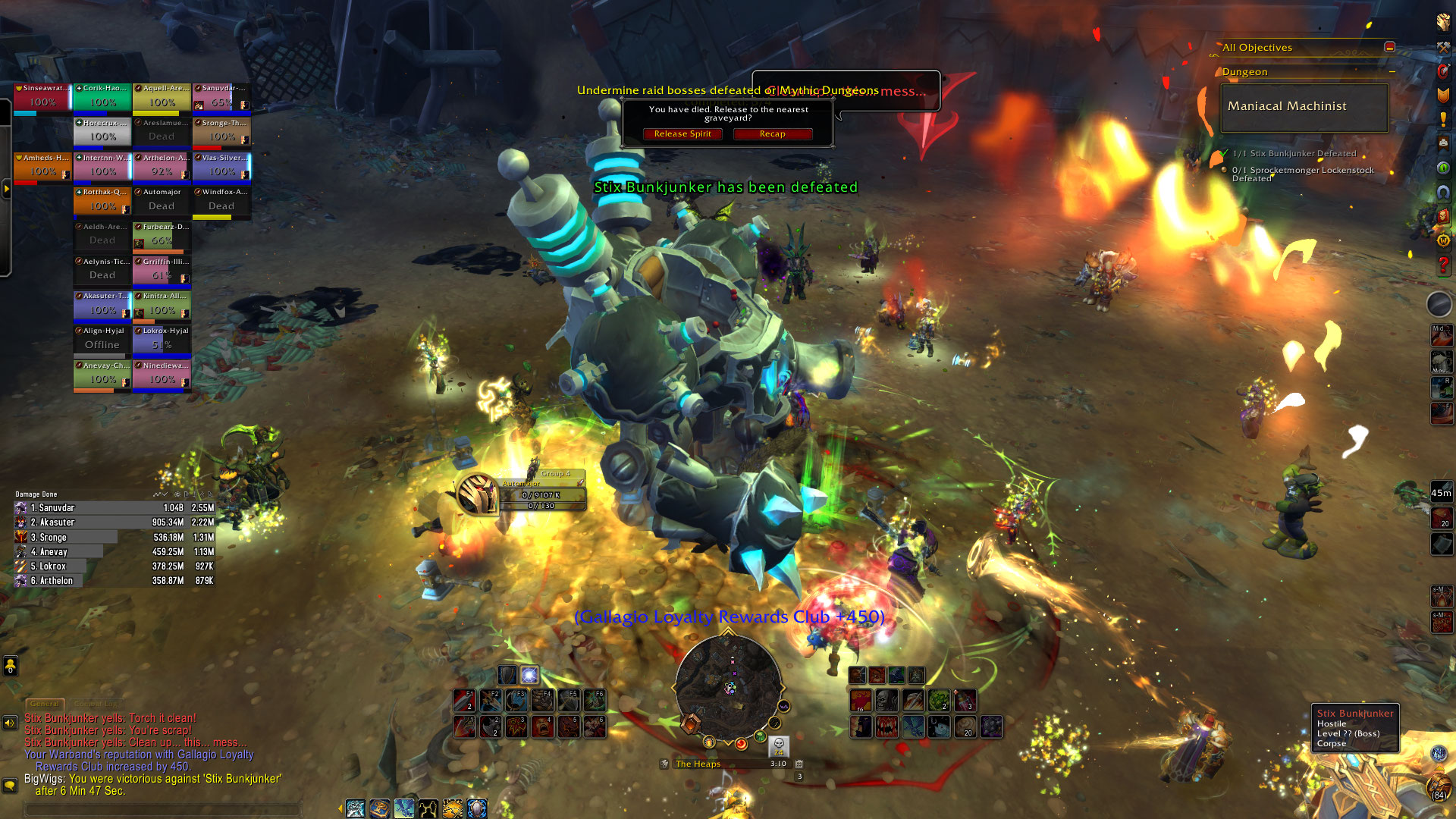Select the offline Align-Hyjal raid frame

(x=102, y=340)
